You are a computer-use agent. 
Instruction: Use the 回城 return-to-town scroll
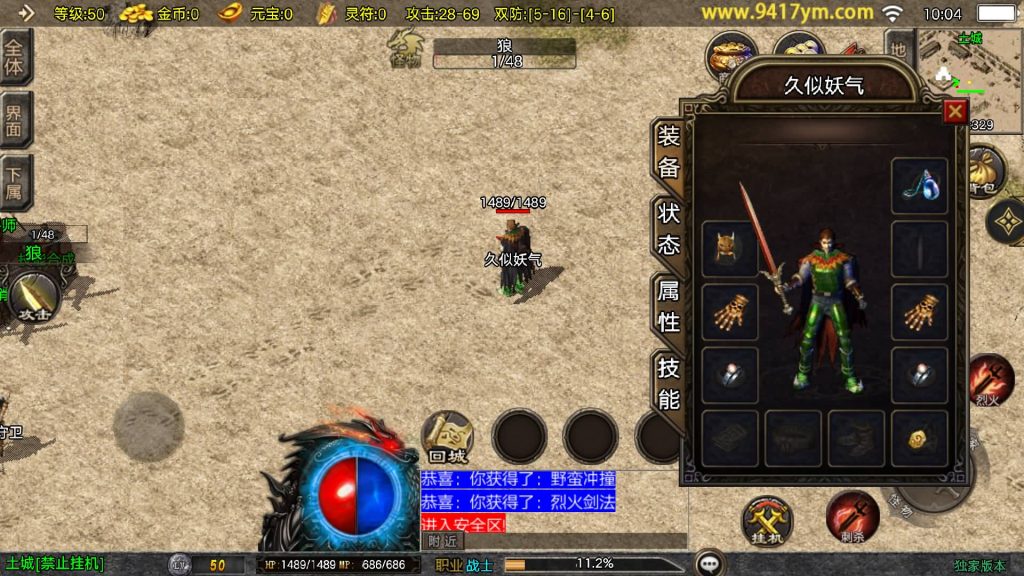[447, 437]
